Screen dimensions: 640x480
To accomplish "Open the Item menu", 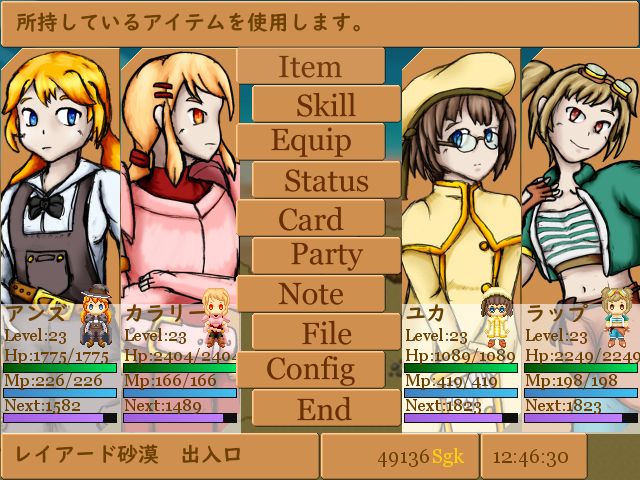I will (x=310, y=67).
